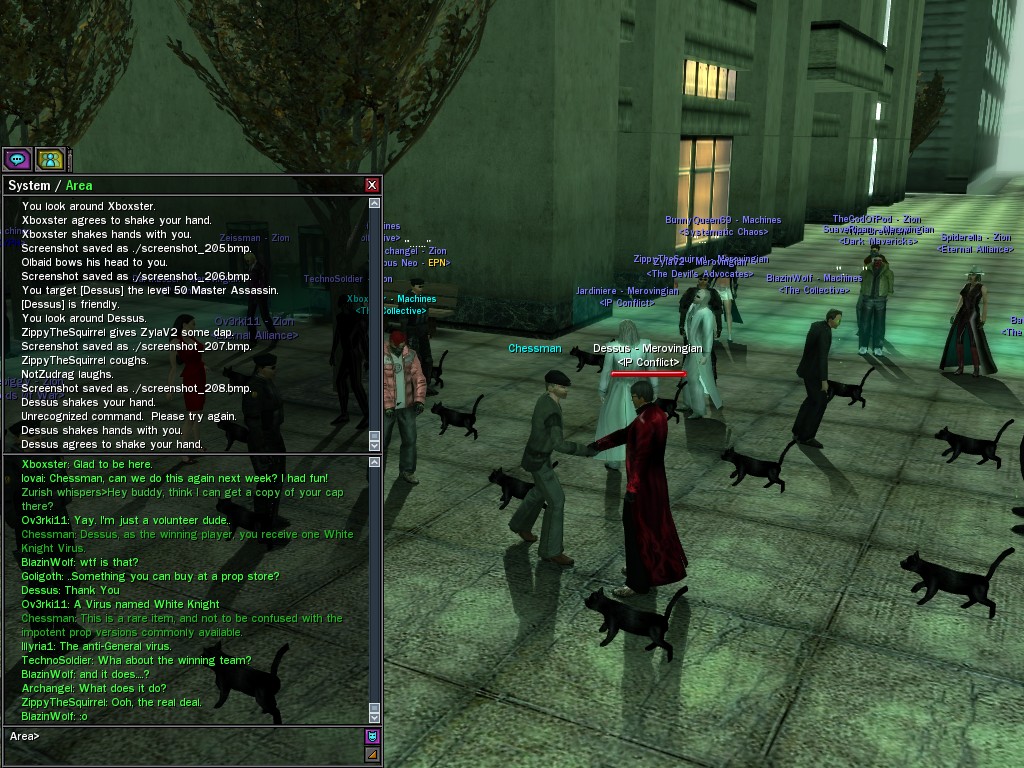Open the speech bubble chat button
This screenshot has height=768, width=1024.
17,159
